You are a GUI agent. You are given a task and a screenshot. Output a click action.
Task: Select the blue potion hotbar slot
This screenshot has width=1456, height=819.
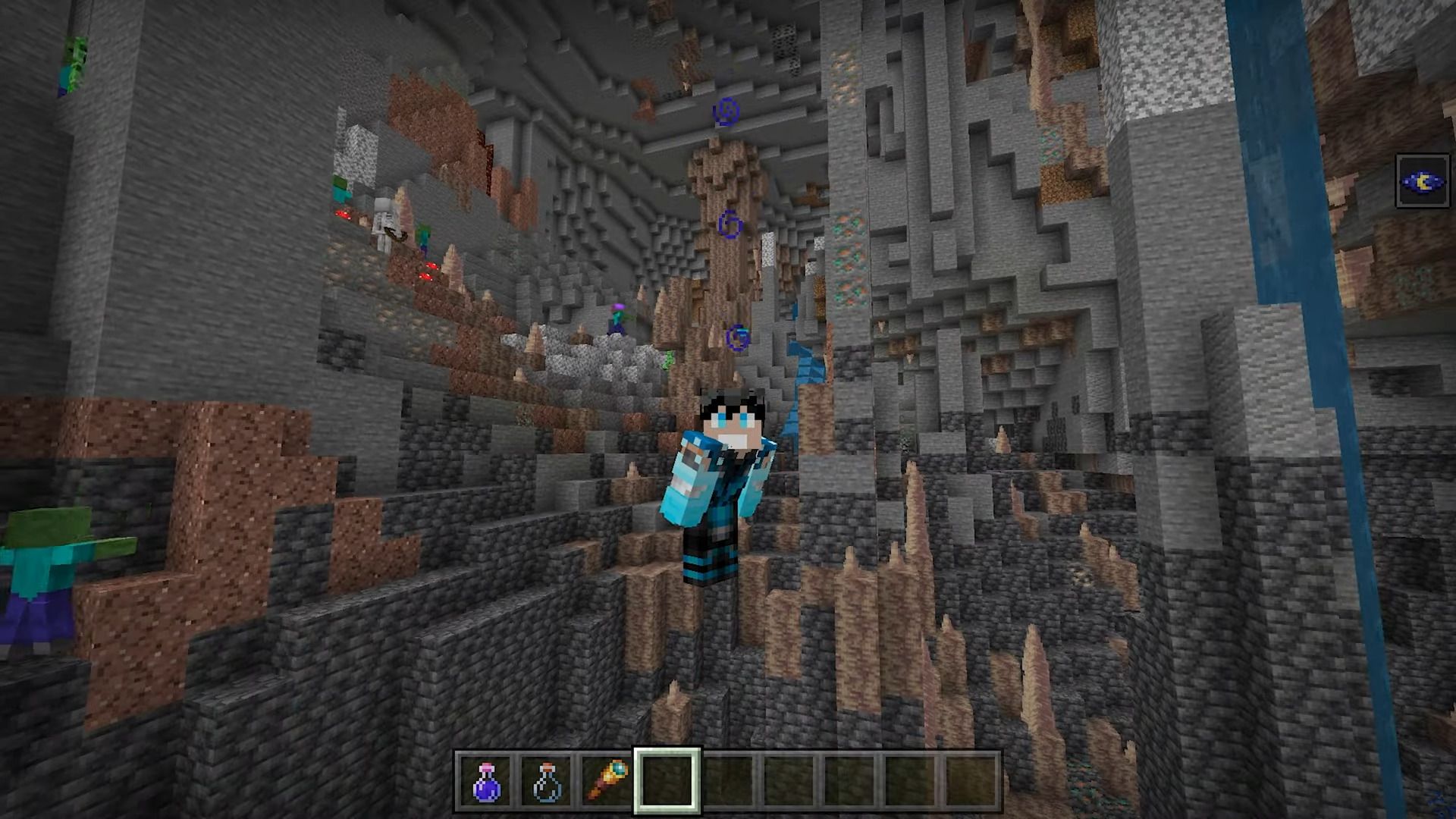[x=486, y=780]
